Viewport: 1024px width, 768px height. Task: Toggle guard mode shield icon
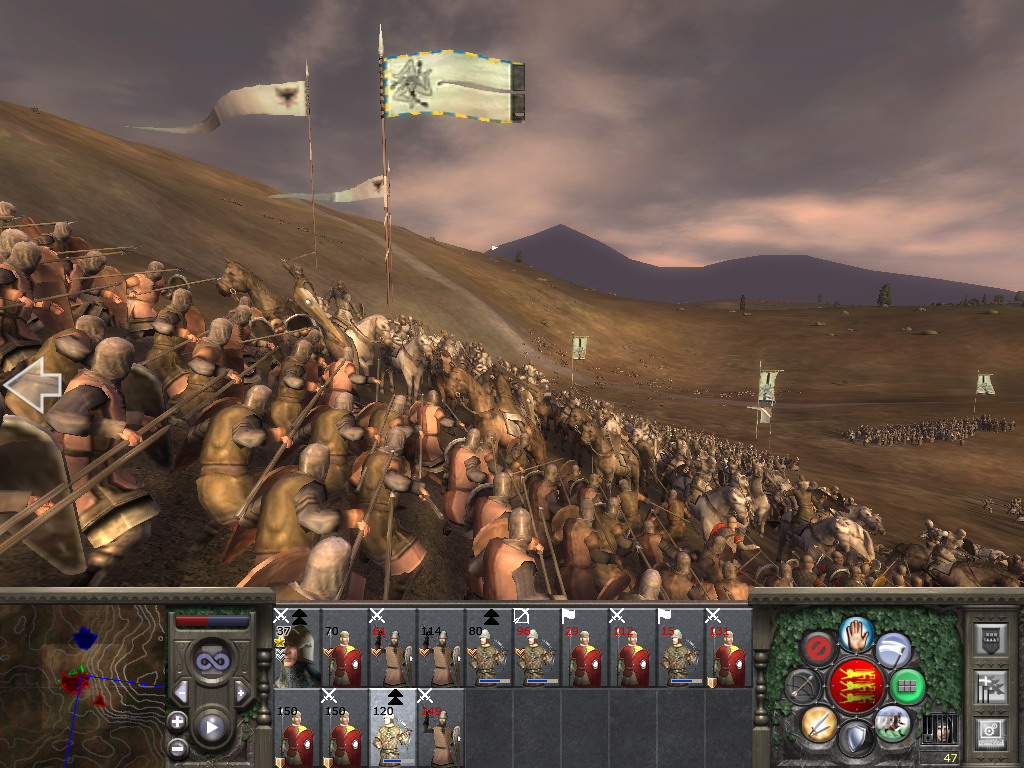pyautogui.click(x=855, y=740)
